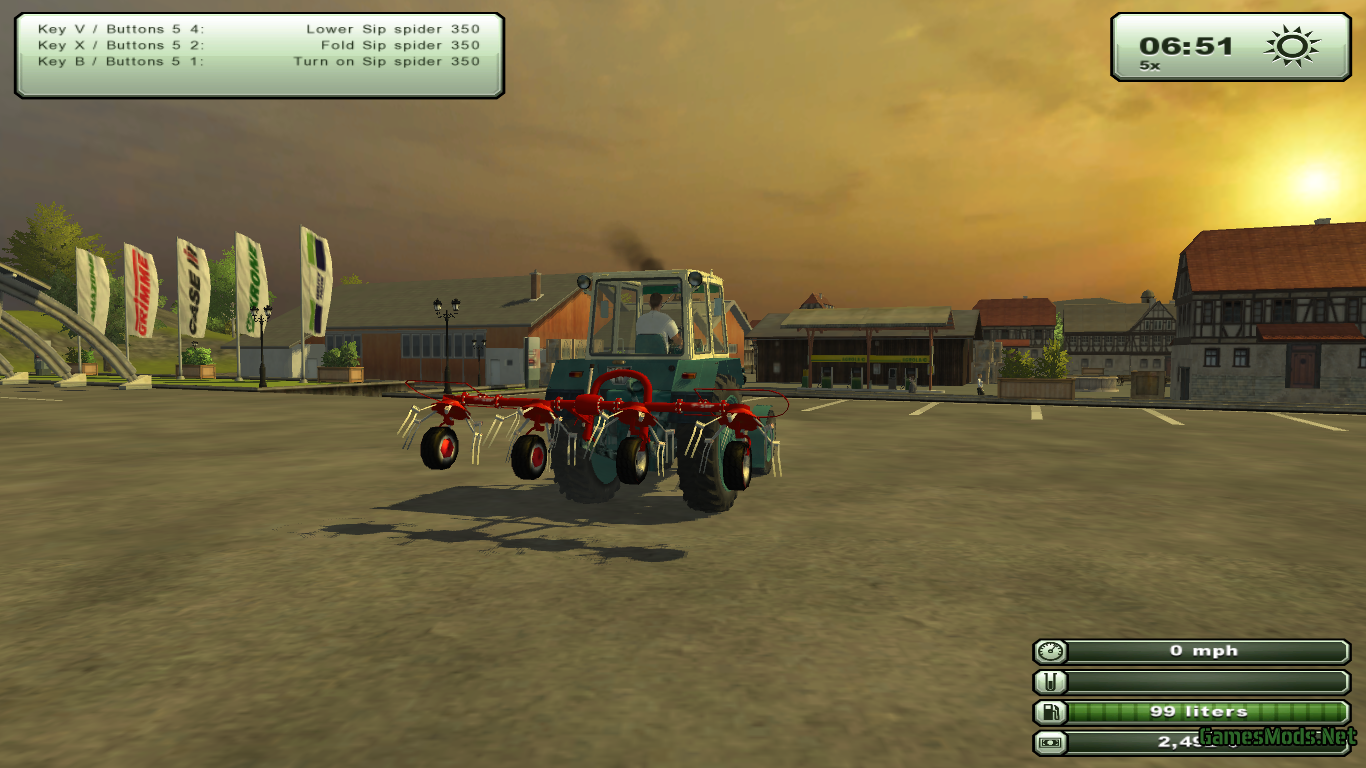
Task: Click the GamesMods.Net watermark logo
Action: click(x=1280, y=740)
